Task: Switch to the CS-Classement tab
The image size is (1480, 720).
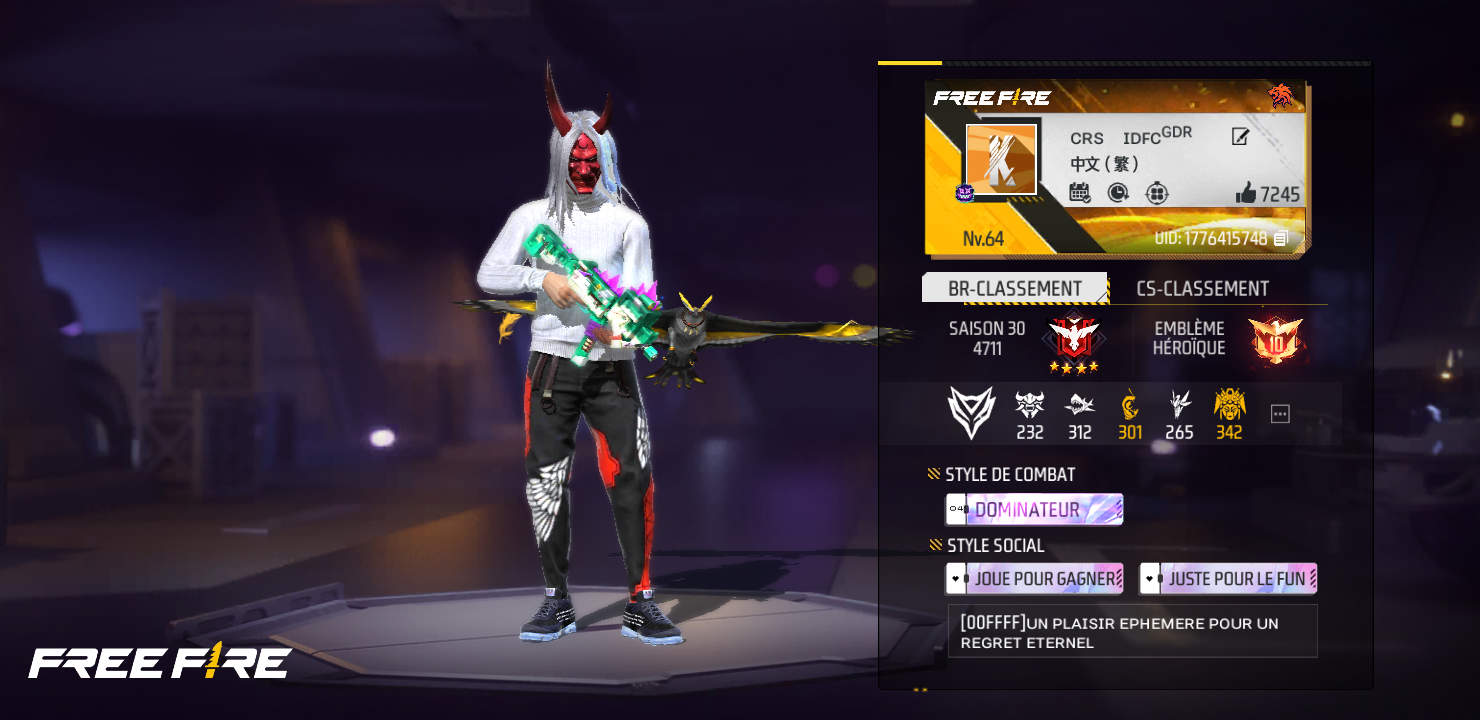Action: [1202, 289]
